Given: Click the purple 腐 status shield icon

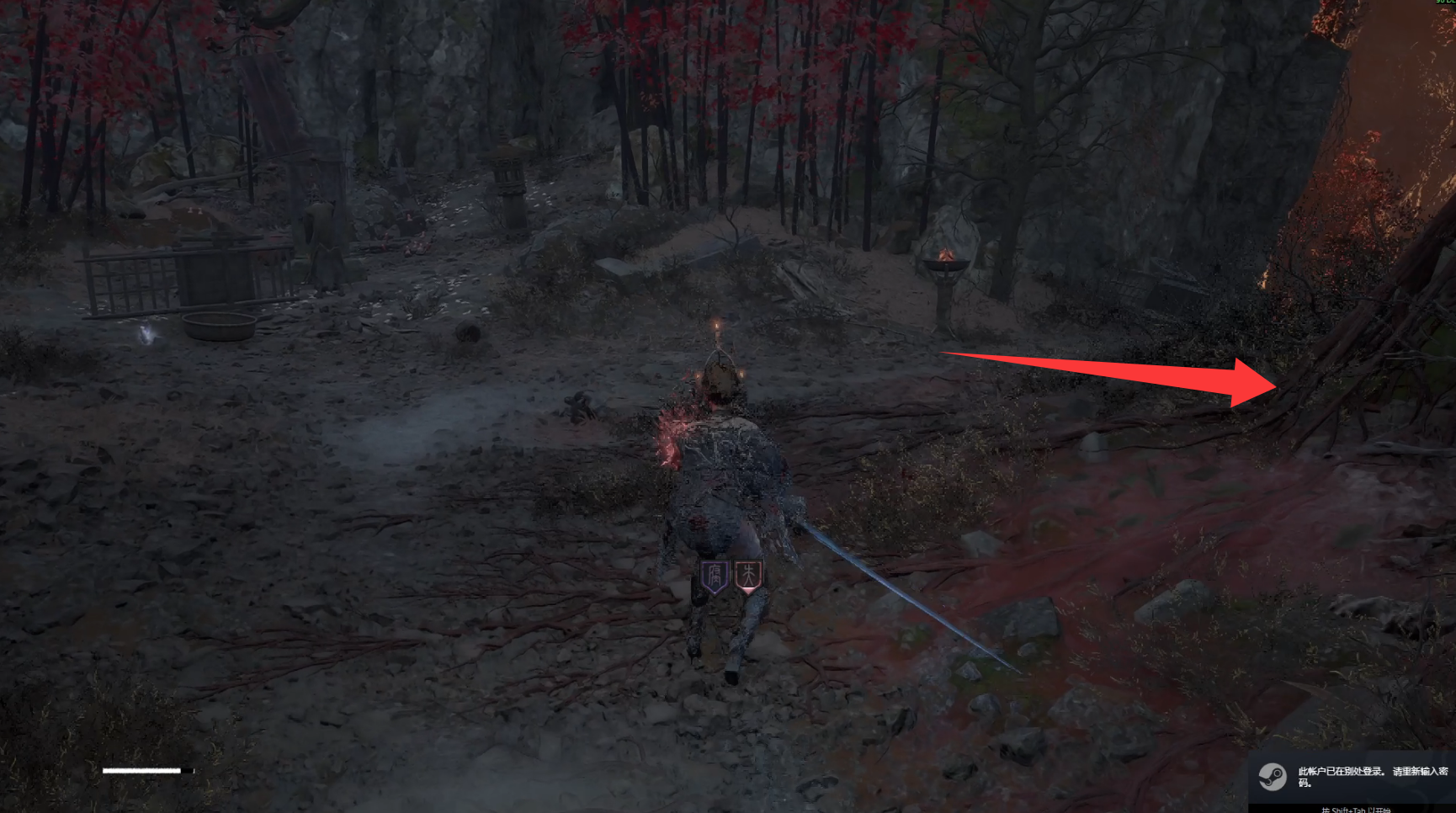Looking at the screenshot, I should click(x=715, y=577).
